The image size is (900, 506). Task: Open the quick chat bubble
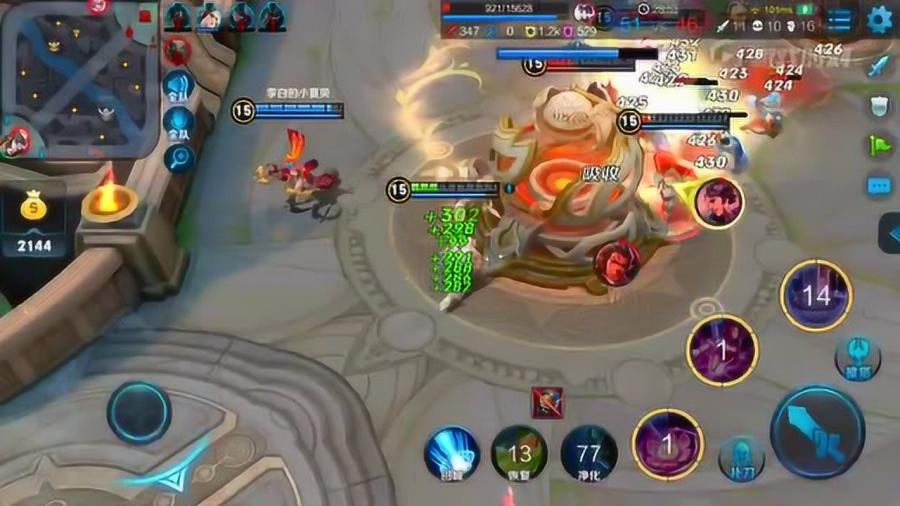(x=879, y=186)
